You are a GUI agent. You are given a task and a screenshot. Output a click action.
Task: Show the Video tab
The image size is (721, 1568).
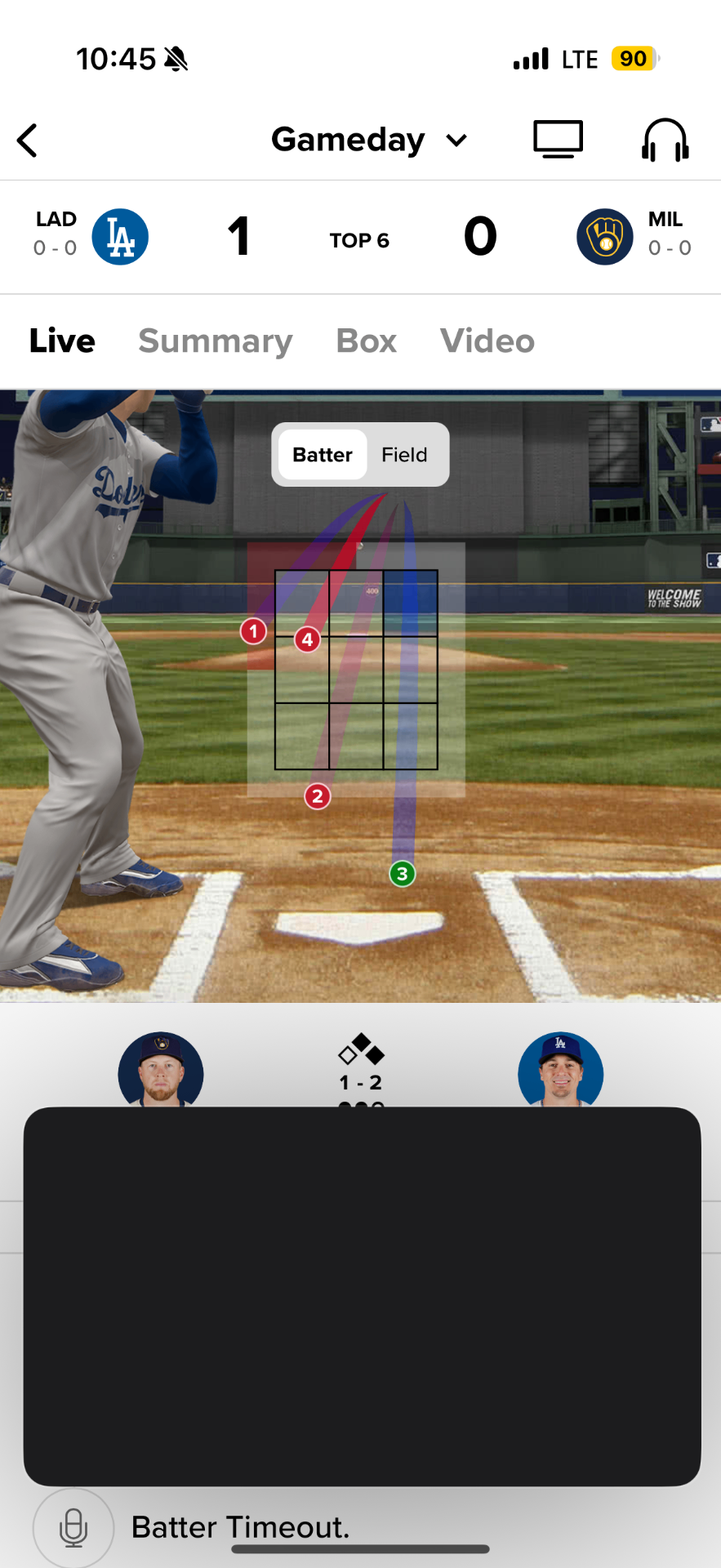tap(487, 341)
